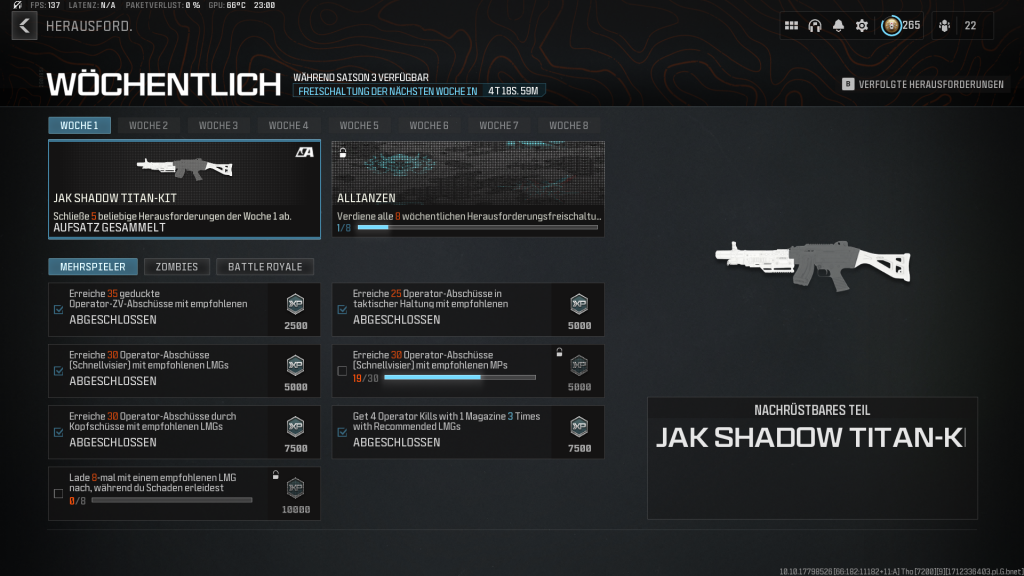The height and width of the screenshot is (576, 1024).
Task: Open the friends list showing 22
Action: [961, 25]
